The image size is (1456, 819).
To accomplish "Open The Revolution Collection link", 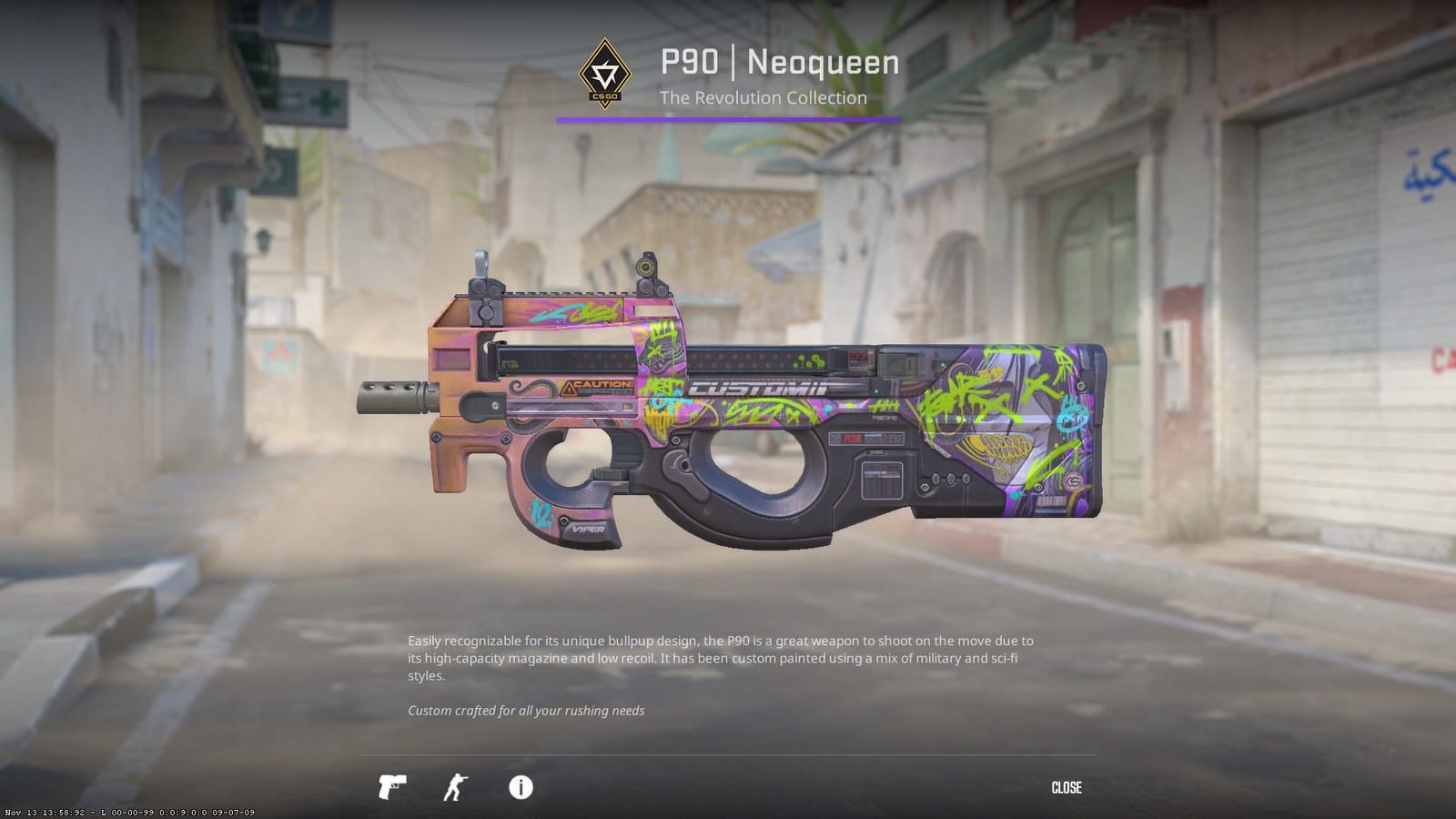I will point(764,97).
